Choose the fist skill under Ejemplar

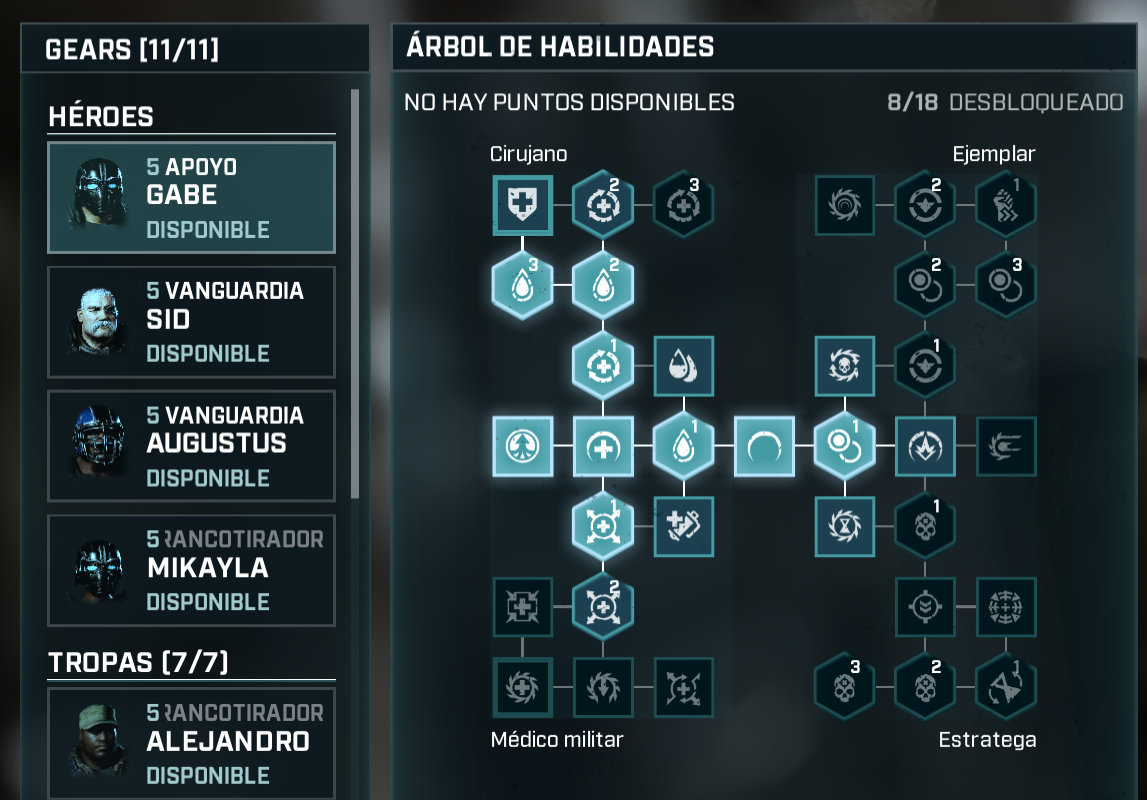click(1005, 205)
